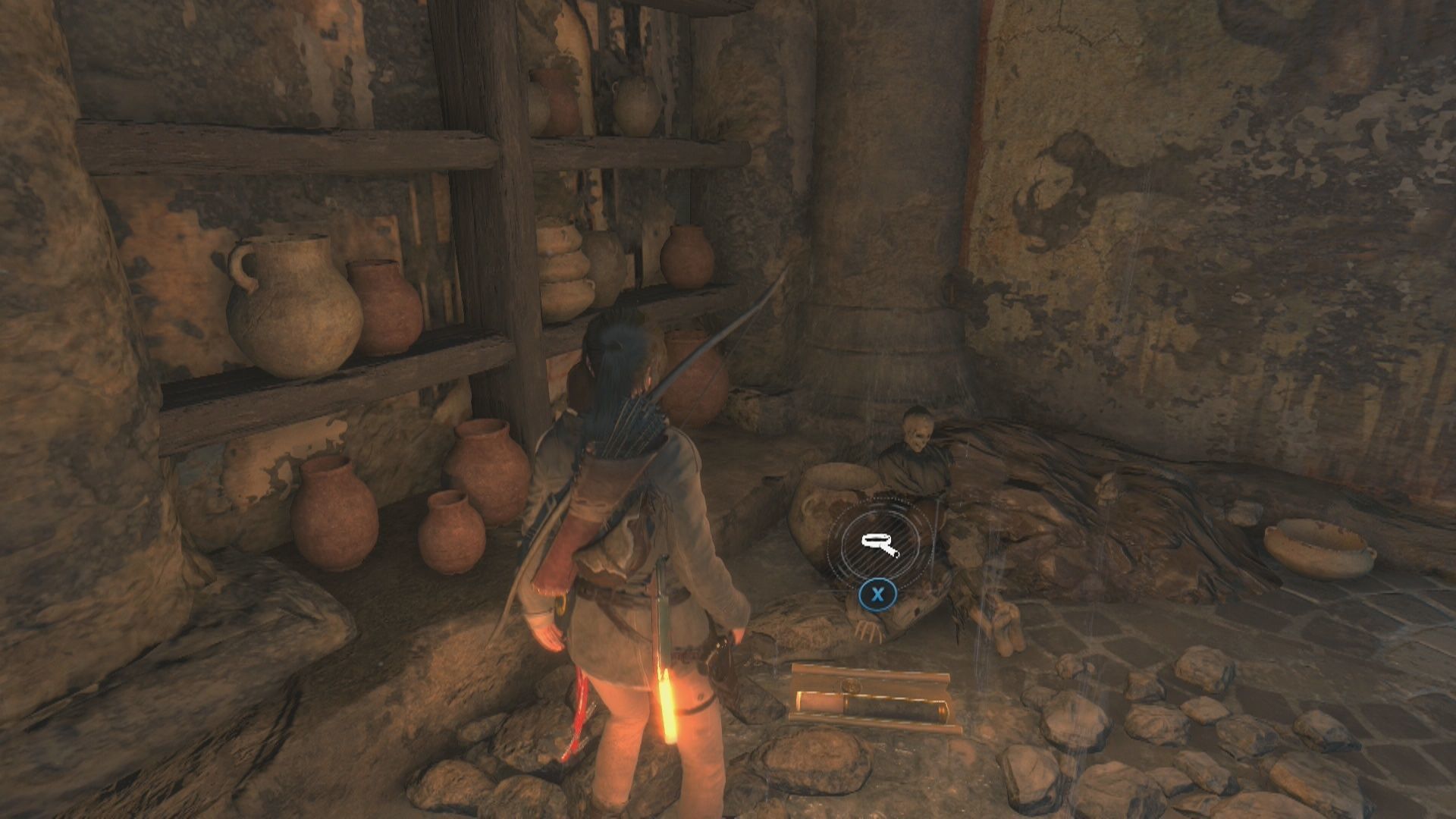Select the examine interaction marker icon

(x=878, y=542)
